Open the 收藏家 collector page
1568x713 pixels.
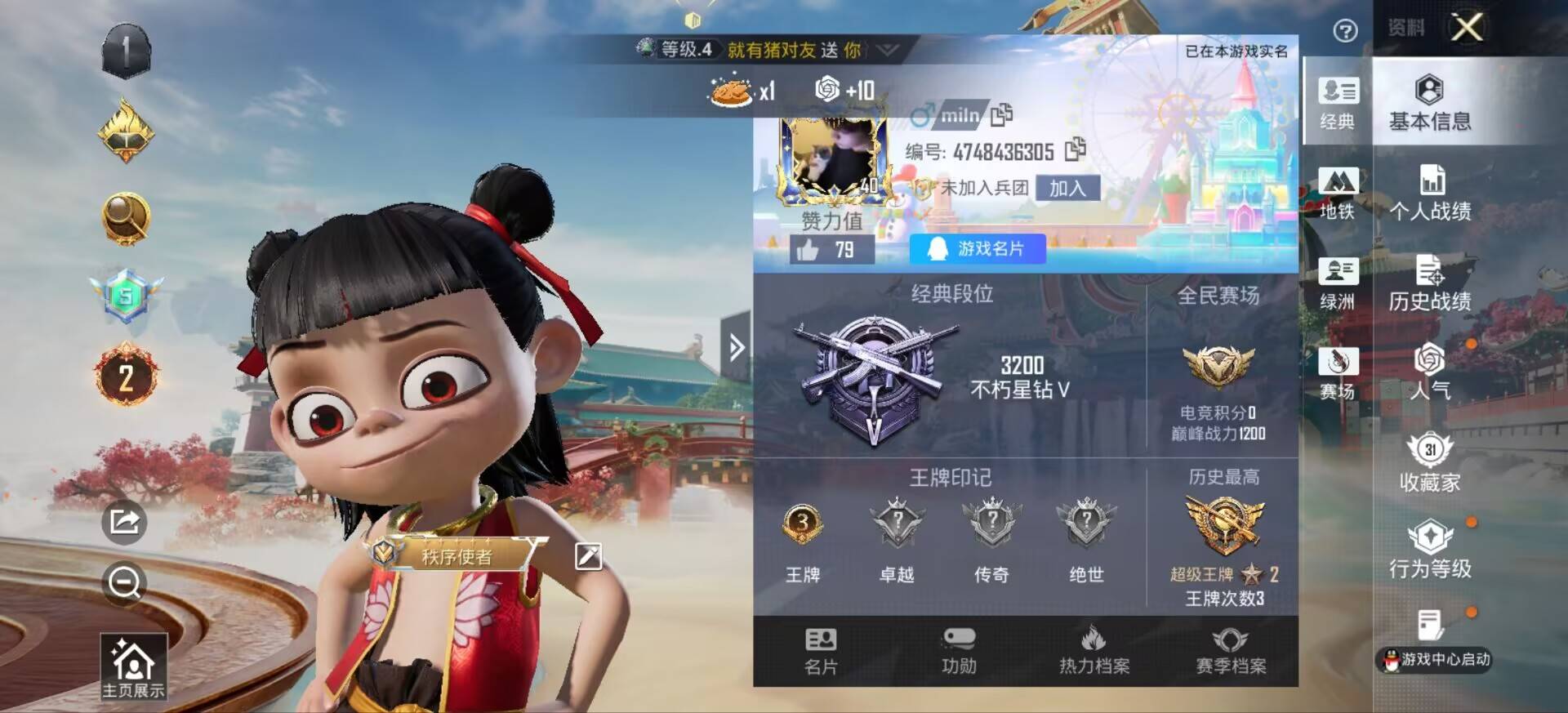(x=1430, y=463)
